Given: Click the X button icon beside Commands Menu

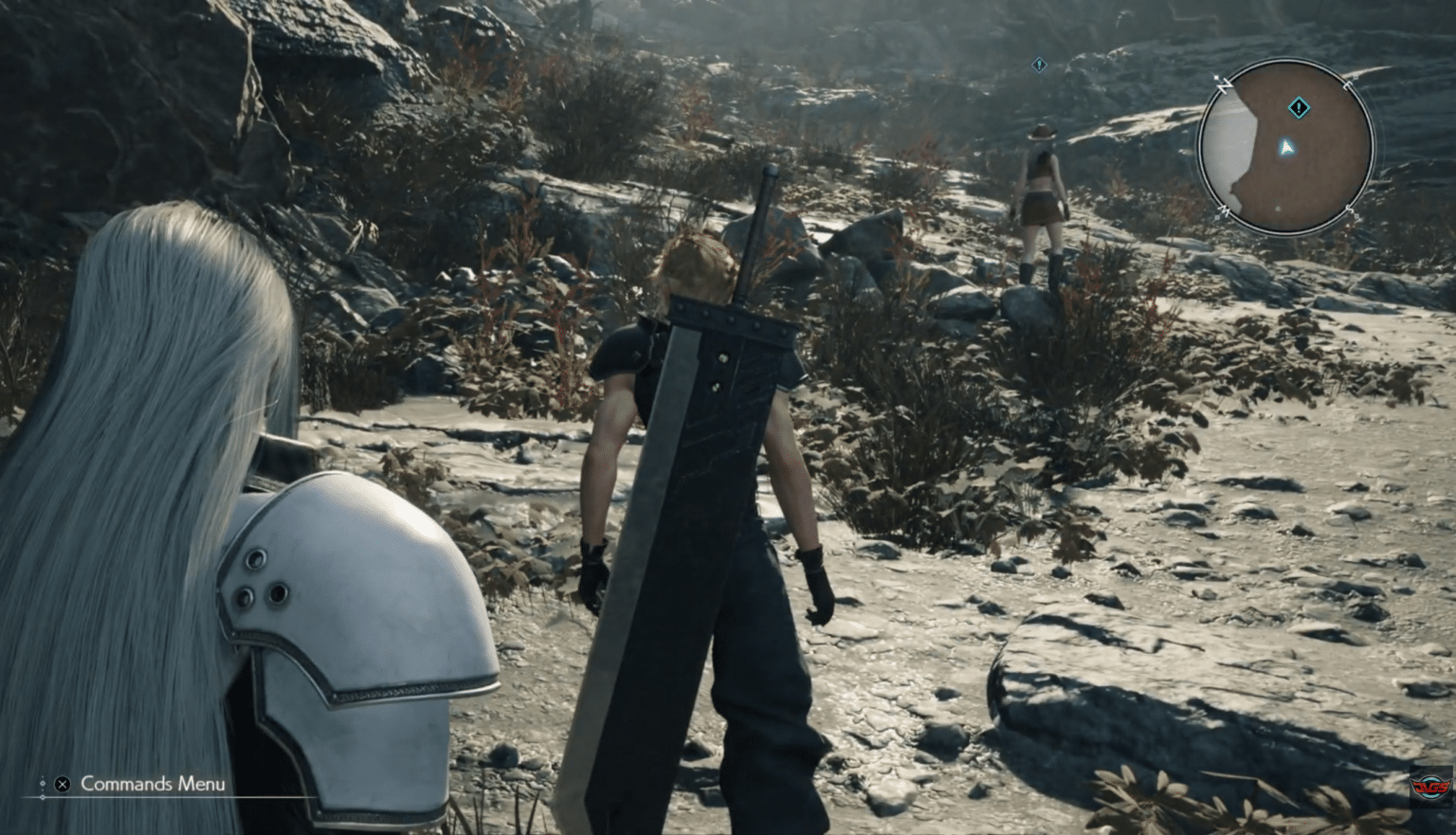Looking at the screenshot, I should pos(62,785).
